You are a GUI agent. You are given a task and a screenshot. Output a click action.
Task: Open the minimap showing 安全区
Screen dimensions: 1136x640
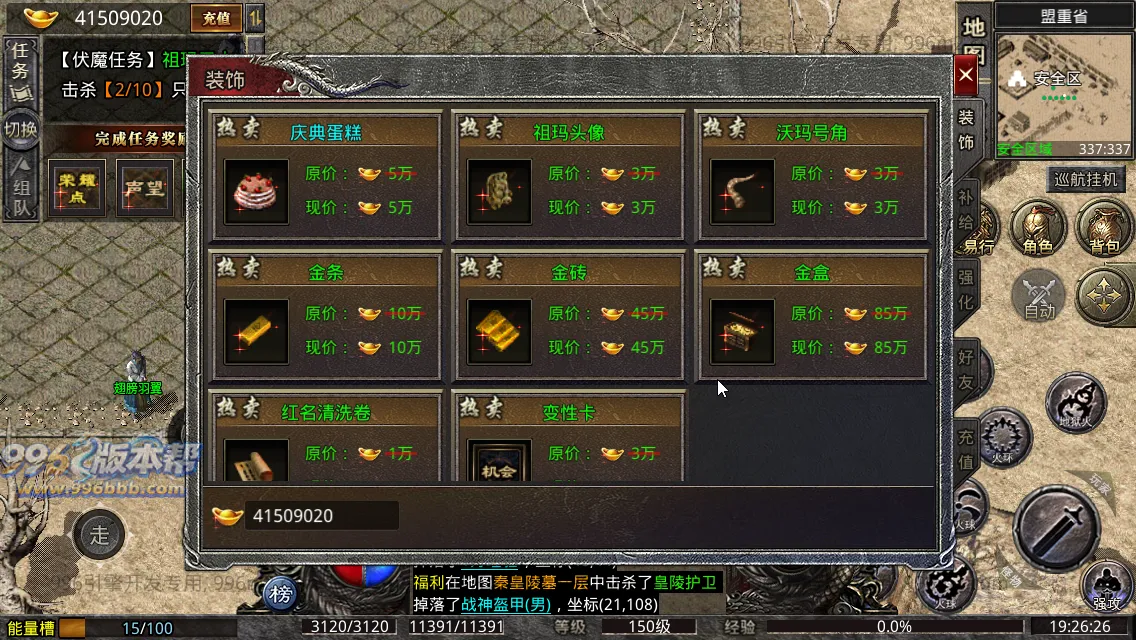pyautogui.click(x=1063, y=90)
